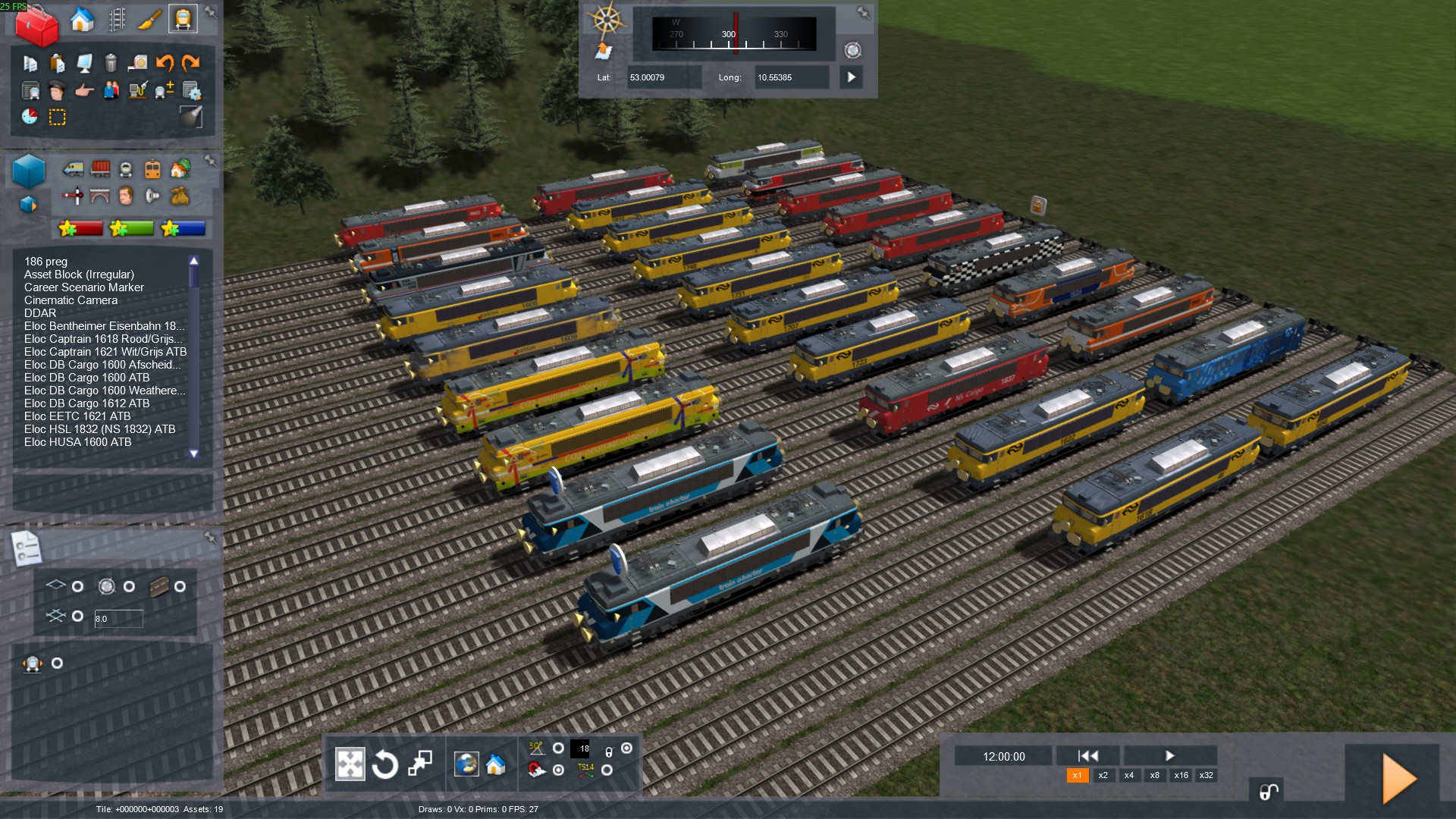Switch to the track laying tool tab

coord(117,20)
